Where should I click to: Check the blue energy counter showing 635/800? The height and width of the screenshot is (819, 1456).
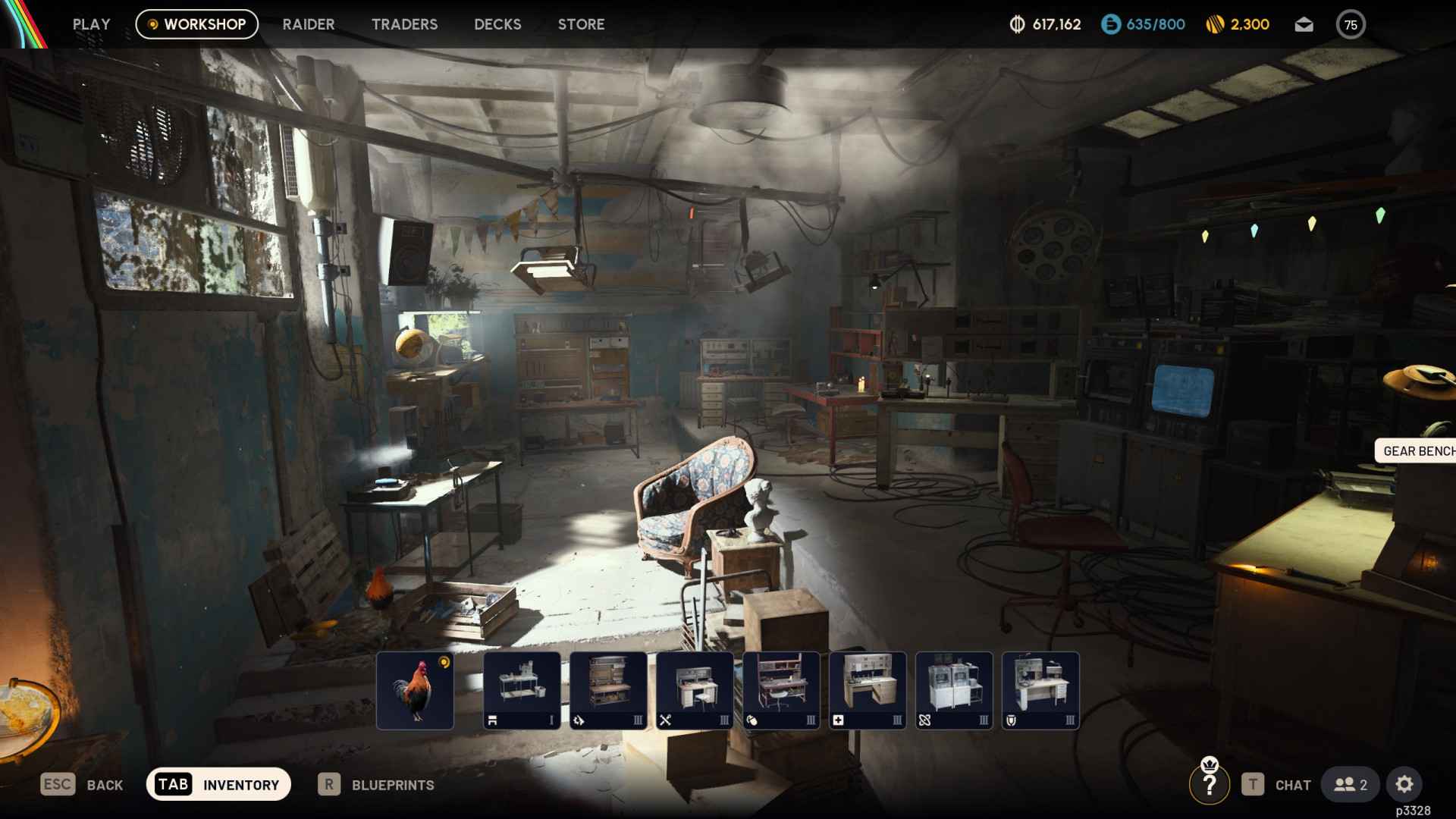click(1142, 24)
